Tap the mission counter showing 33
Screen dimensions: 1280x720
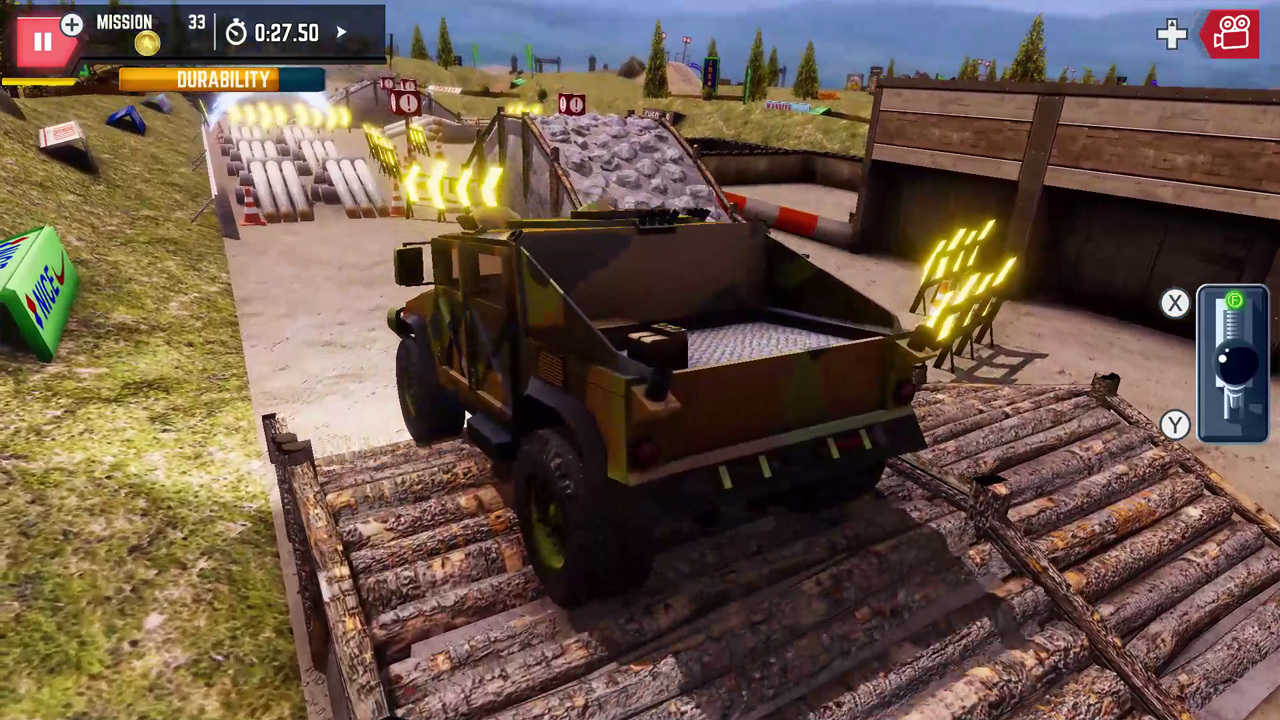196,23
